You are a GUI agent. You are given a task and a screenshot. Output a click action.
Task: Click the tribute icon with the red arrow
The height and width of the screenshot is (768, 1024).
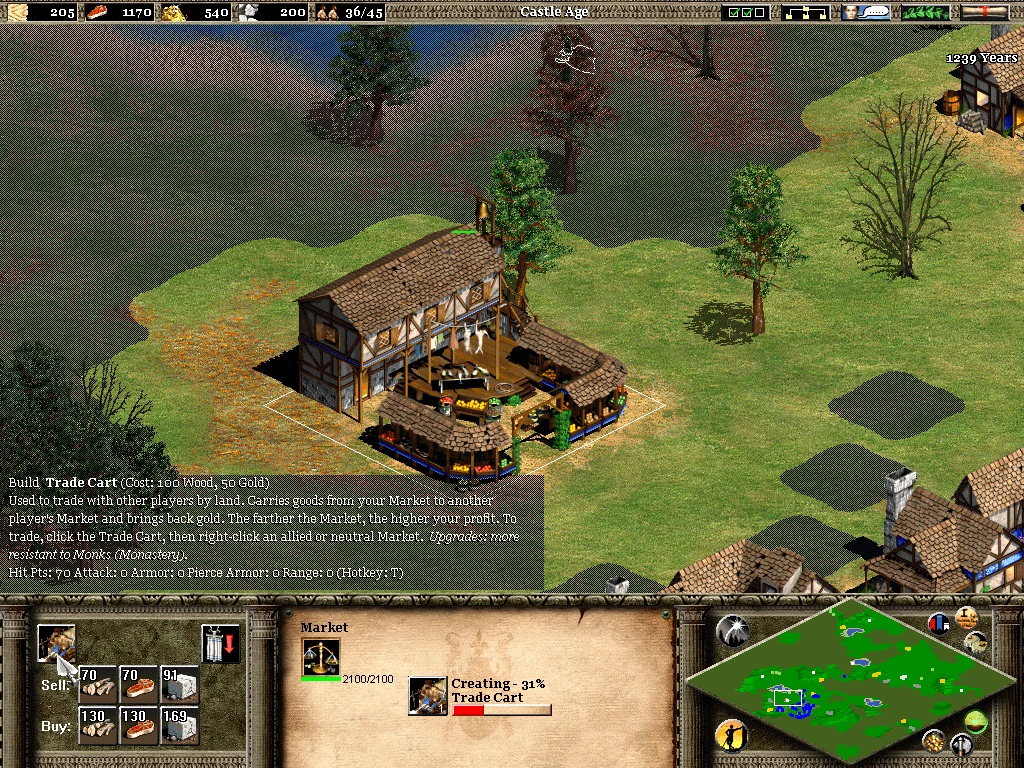[220, 643]
